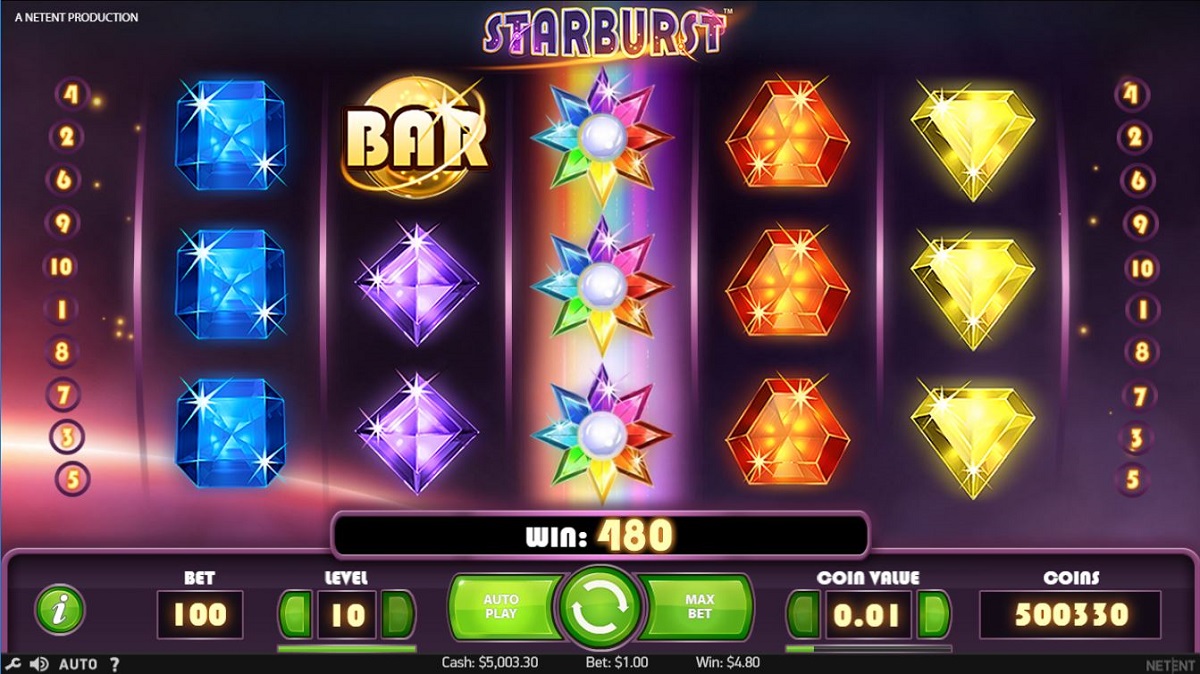This screenshot has height=674, width=1200.
Task: Open the wrench settings icon
Action: click(x=13, y=664)
